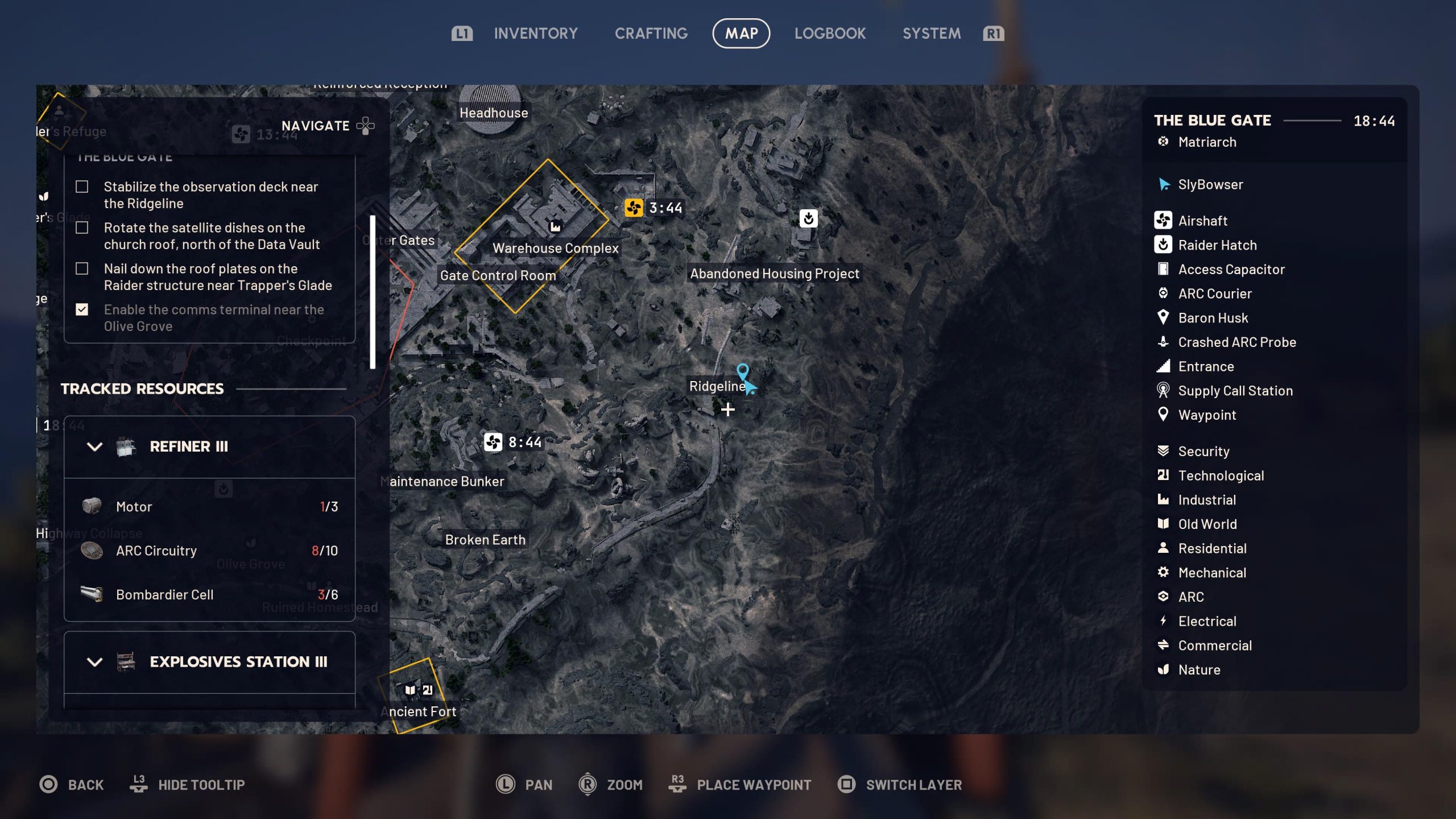The height and width of the screenshot is (819, 1456).
Task: Switch to the INVENTORY tab
Action: [535, 34]
